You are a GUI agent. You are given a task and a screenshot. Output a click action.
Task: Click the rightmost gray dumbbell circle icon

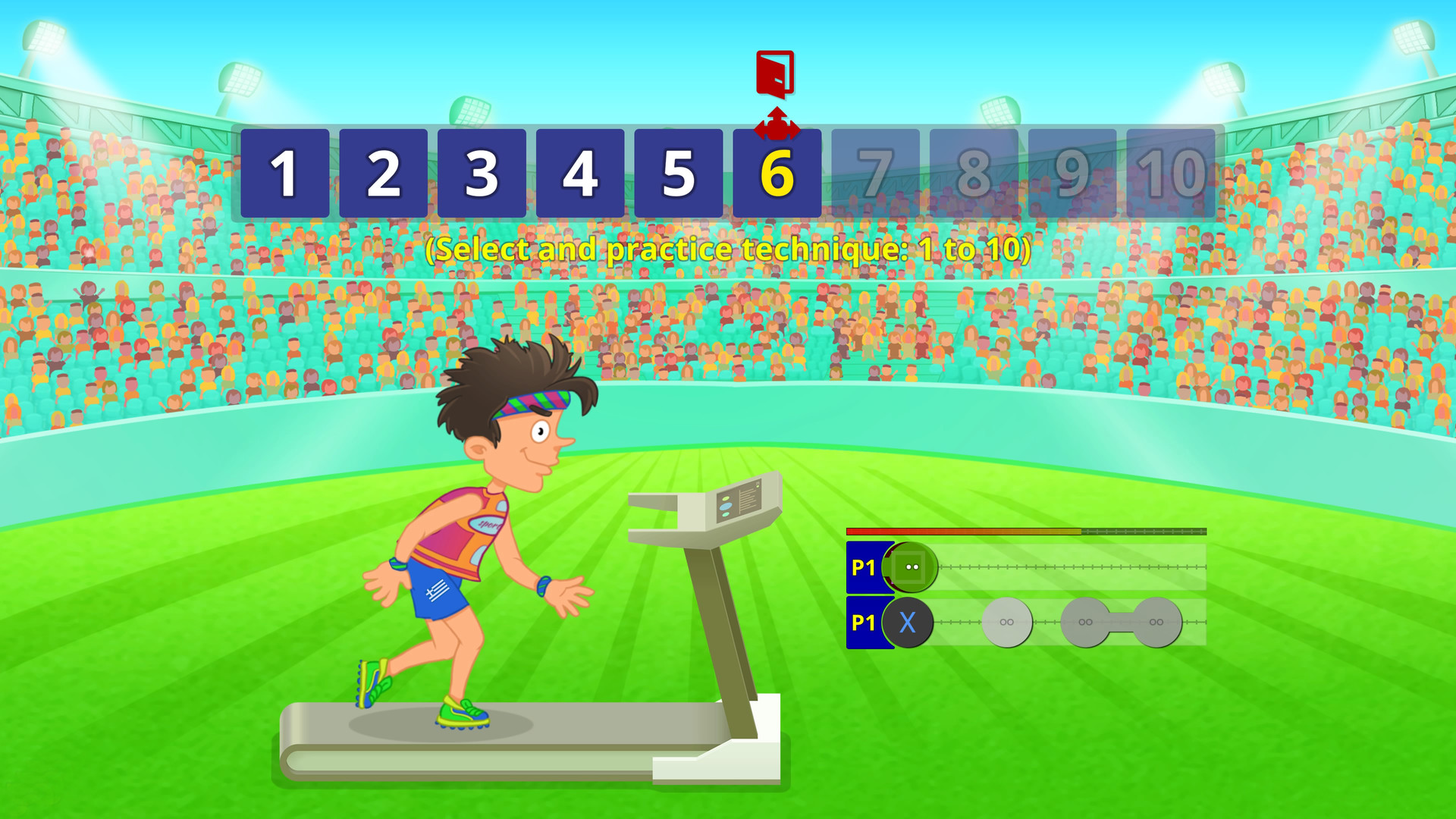[1156, 623]
